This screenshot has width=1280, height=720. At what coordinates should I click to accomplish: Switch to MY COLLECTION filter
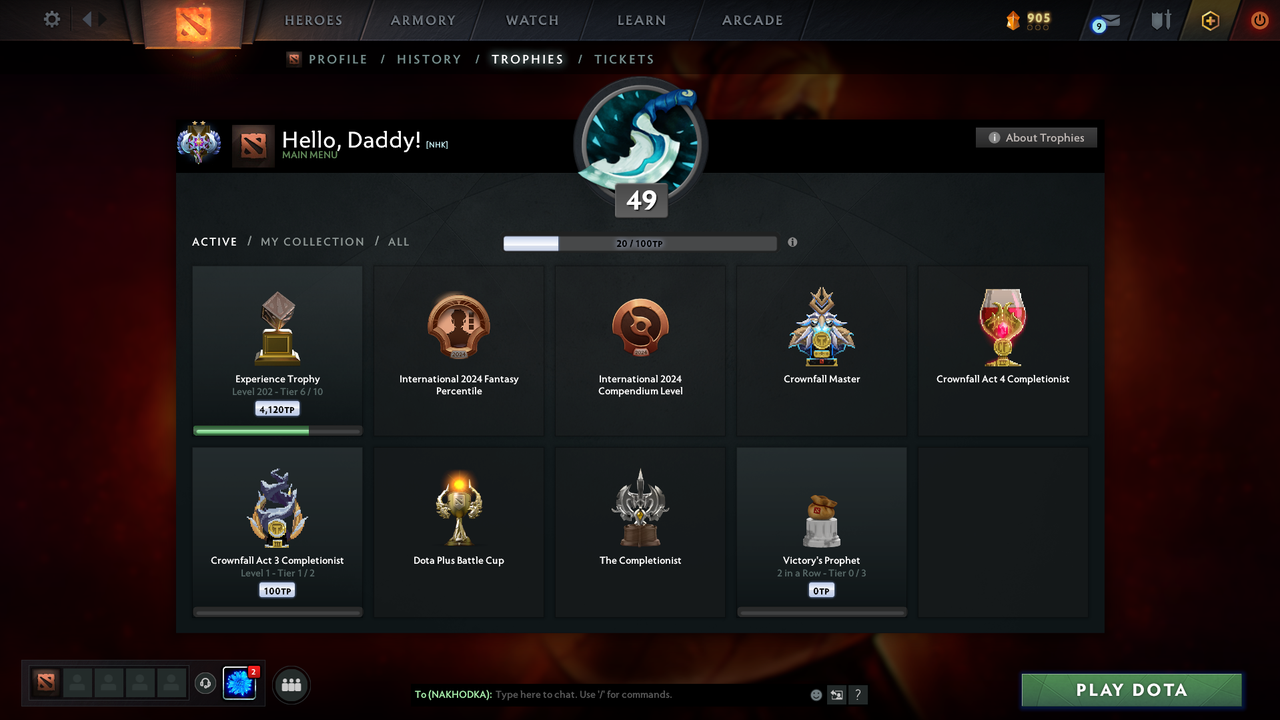tap(312, 241)
